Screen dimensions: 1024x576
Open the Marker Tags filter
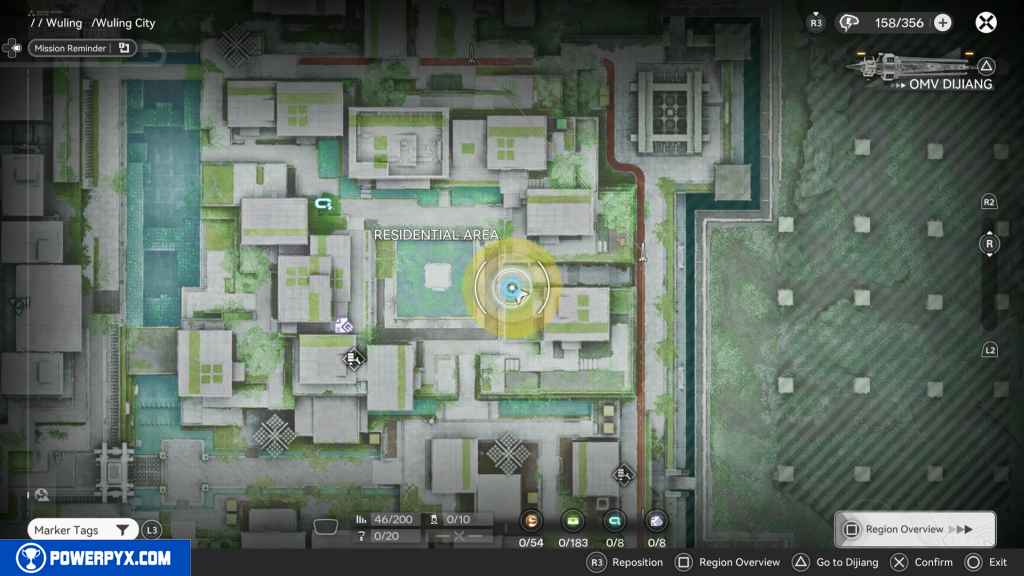[82, 530]
